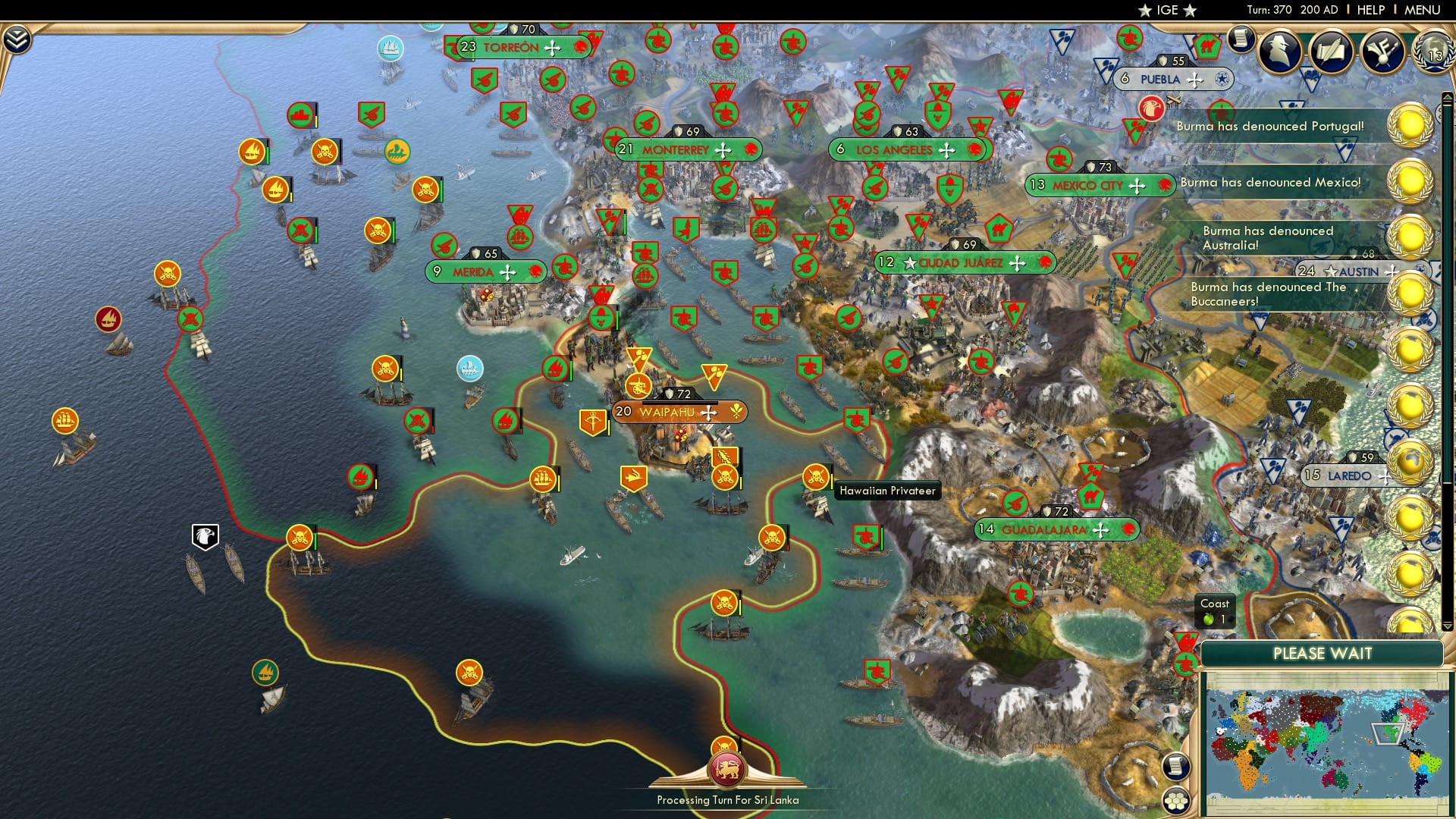1456x819 pixels.
Task: Click the IGE label in the top bar
Action: point(1168,10)
